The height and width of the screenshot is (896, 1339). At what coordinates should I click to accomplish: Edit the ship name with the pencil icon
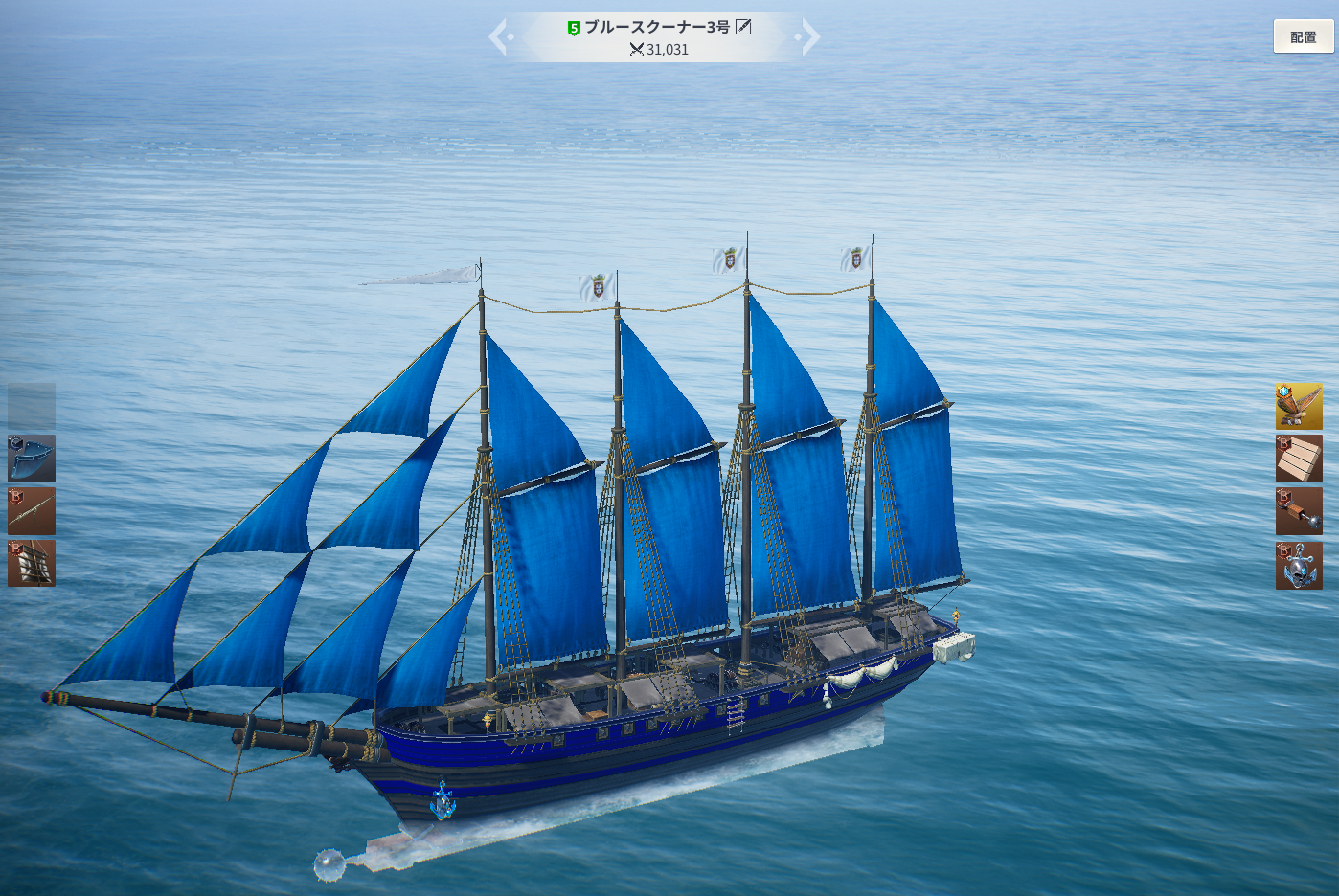[743, 27]
